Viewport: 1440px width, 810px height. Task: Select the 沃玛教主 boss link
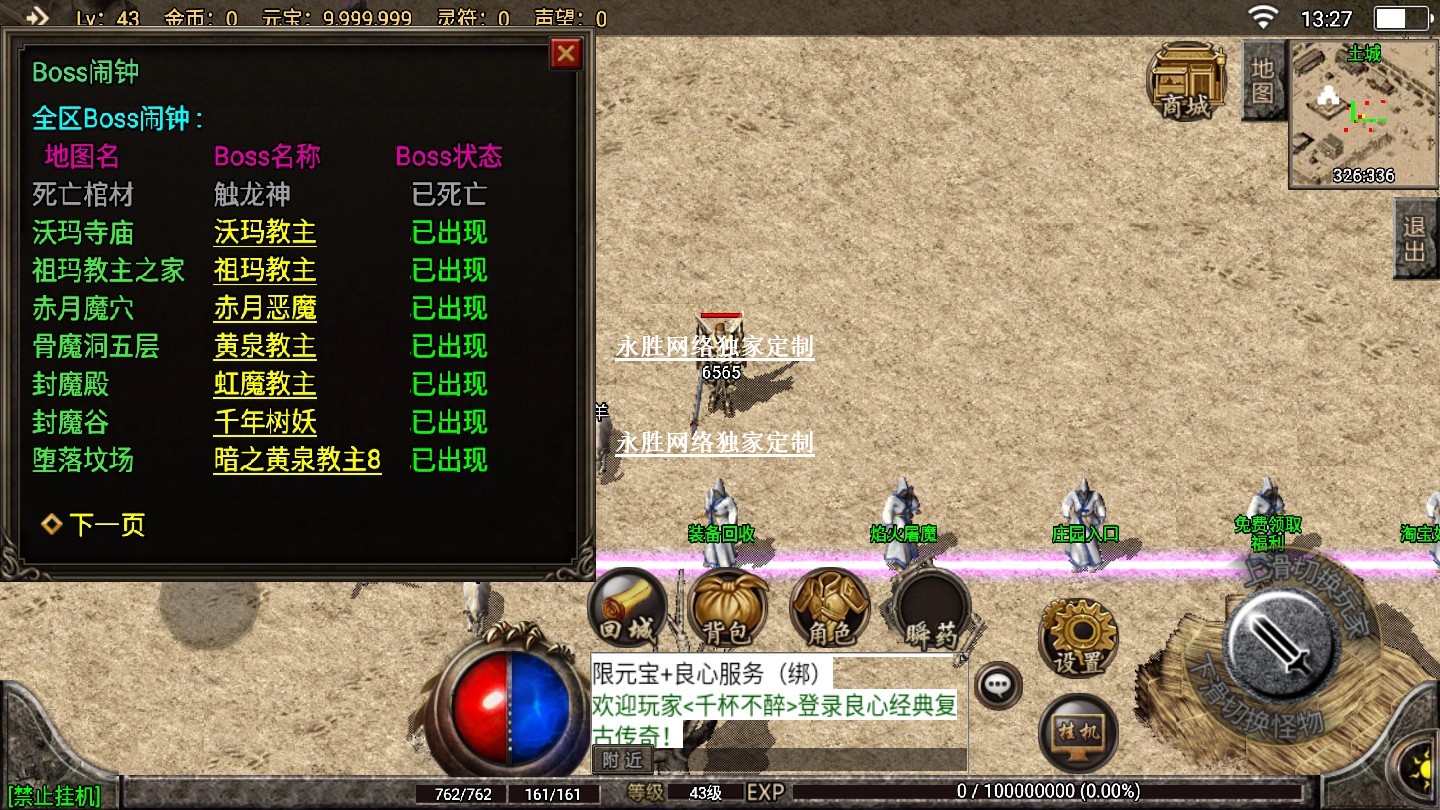pyautogui.click(x=265, y=233)
